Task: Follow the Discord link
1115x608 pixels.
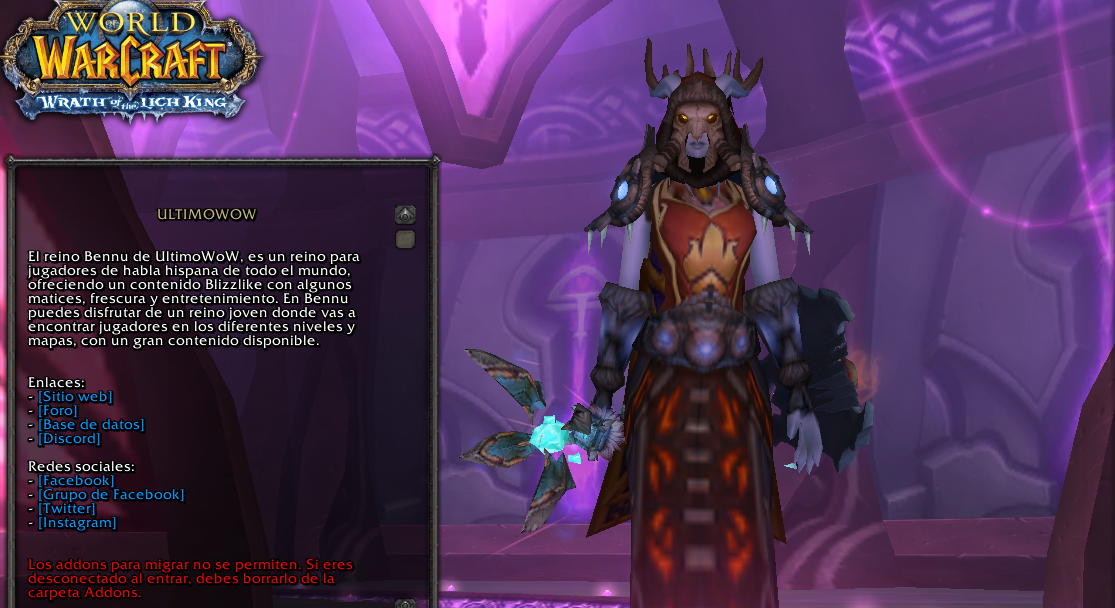Action: [x=69, y=439]
